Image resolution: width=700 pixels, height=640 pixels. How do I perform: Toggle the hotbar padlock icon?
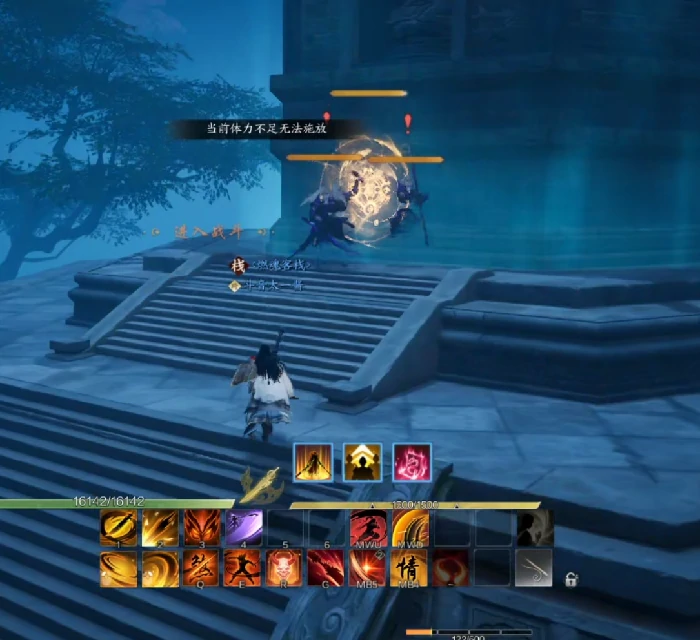pos(571,579)
